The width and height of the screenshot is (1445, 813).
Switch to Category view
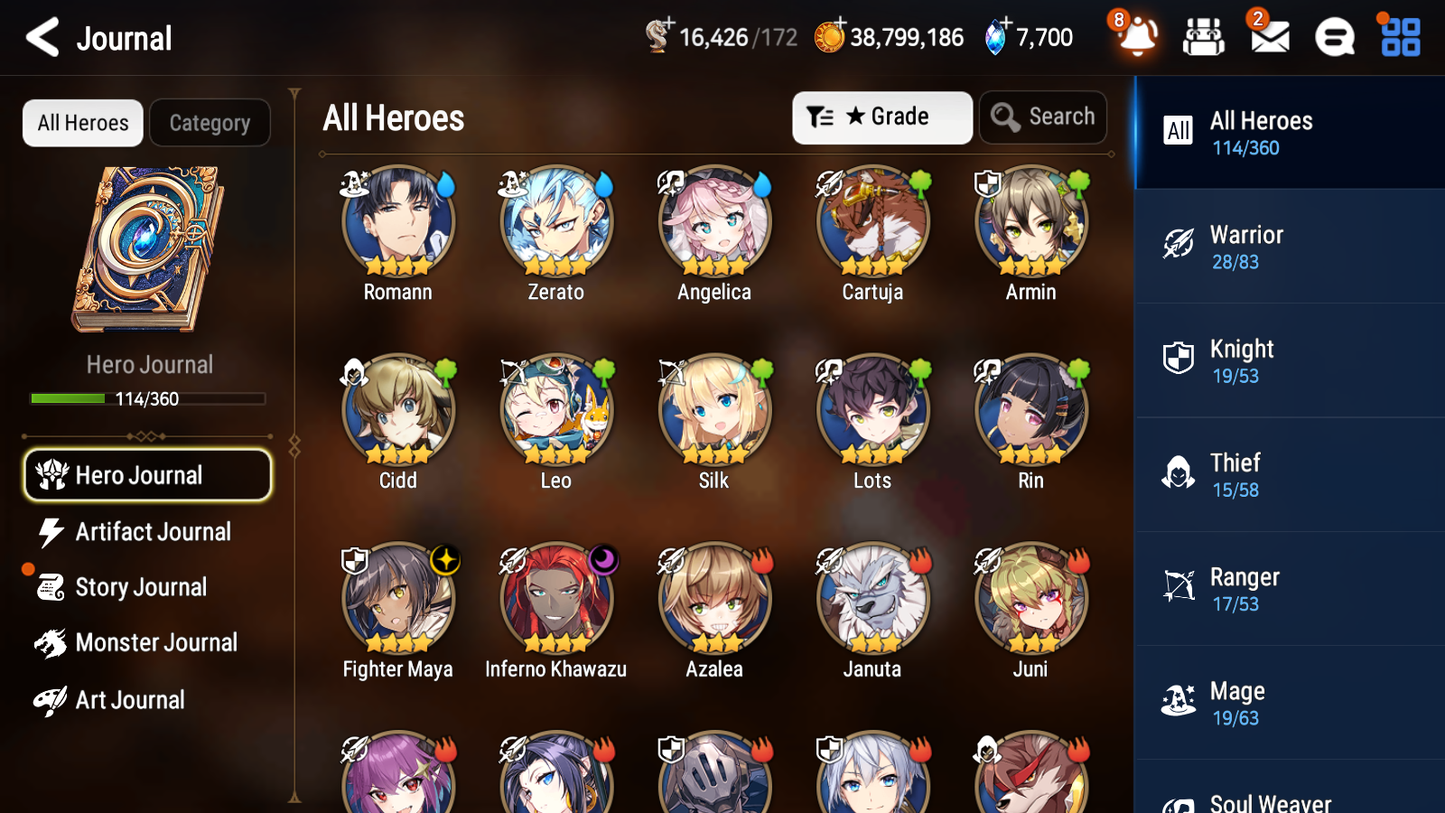click(210, 122)
